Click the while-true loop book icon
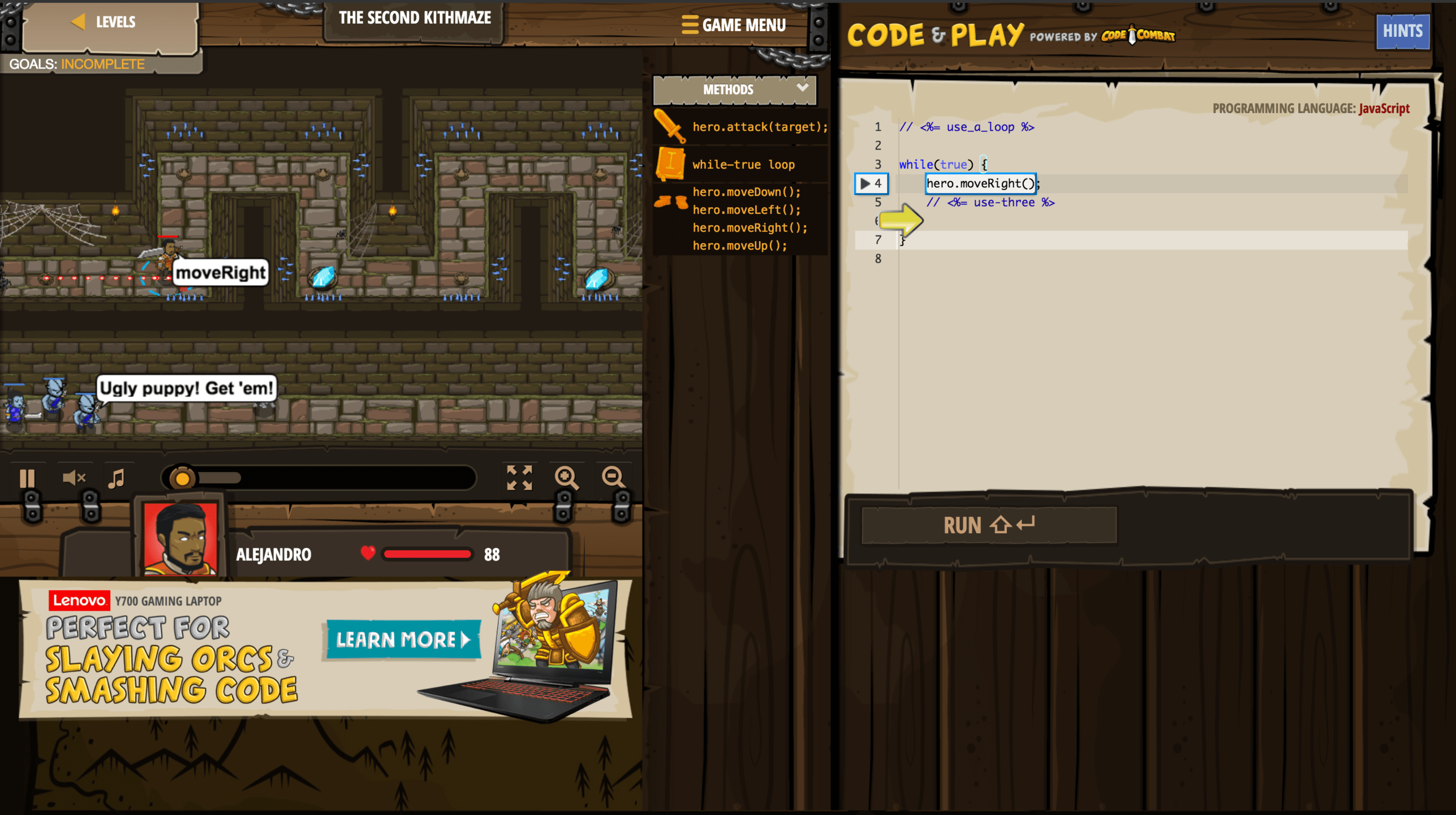The height and width of the screenshot is (815, 1456). (671, 164)
